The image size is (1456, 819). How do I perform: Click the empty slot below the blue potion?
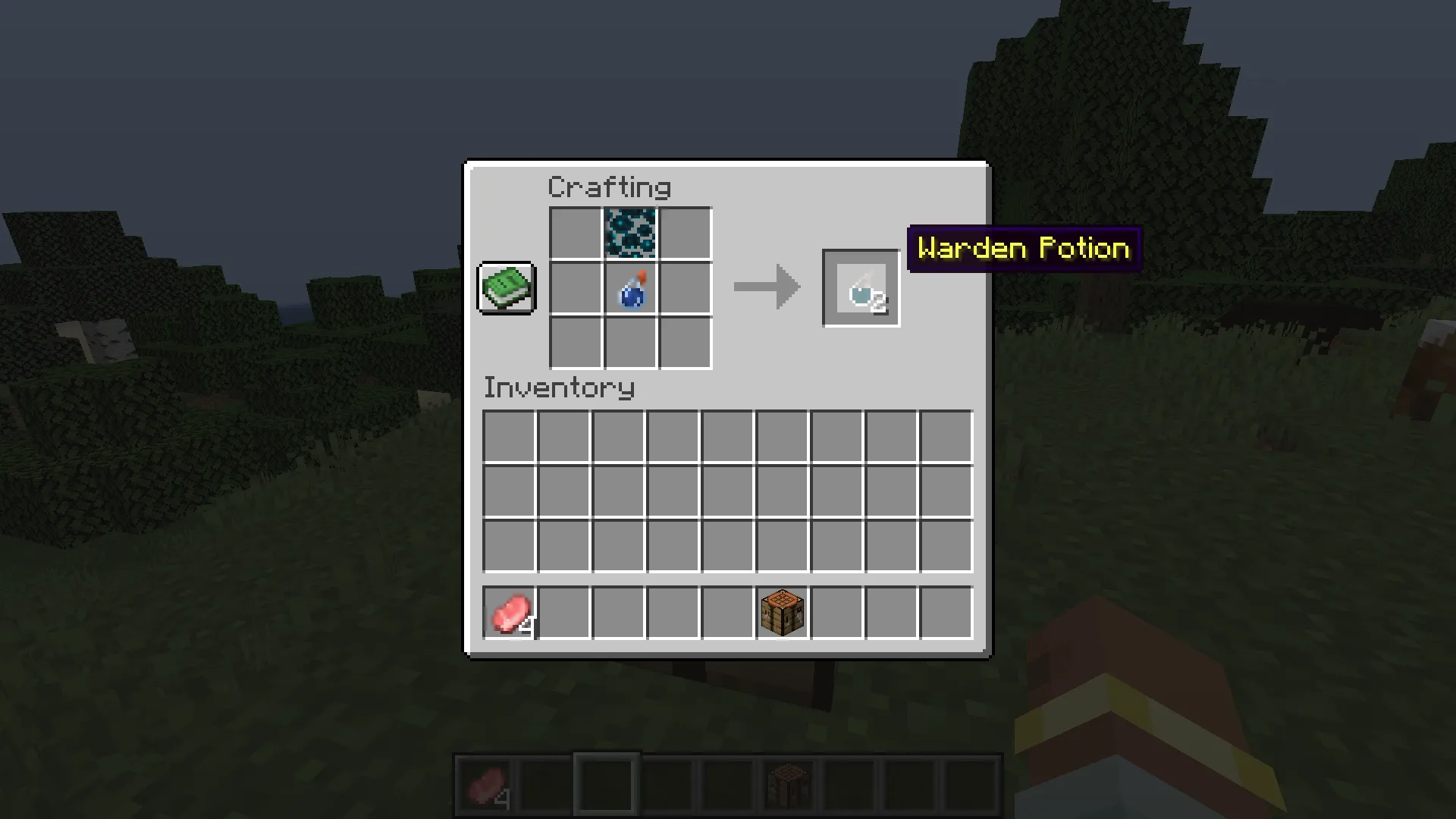click(629, 343)
